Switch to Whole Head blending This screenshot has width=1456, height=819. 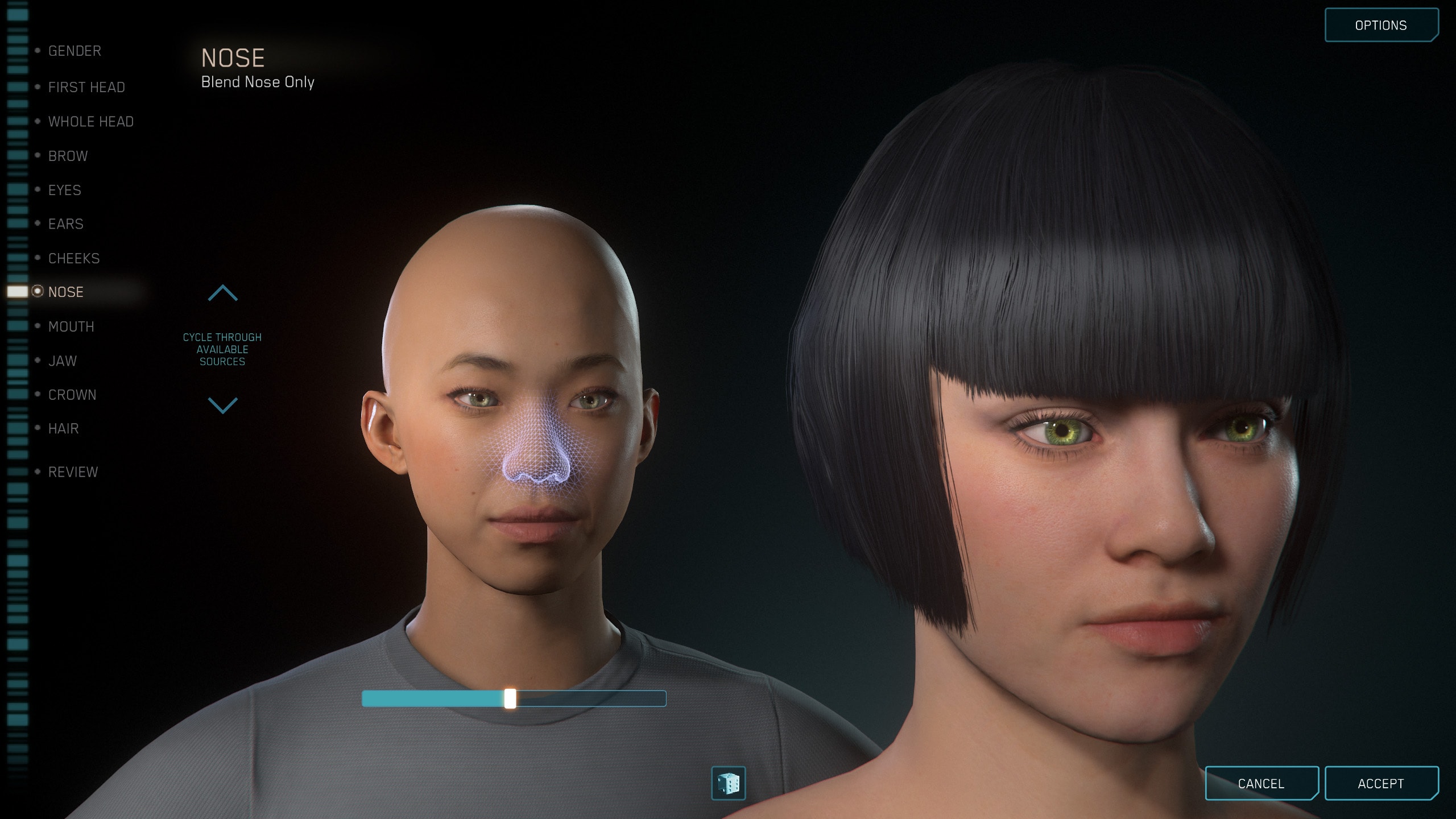[x=90, y=122]
